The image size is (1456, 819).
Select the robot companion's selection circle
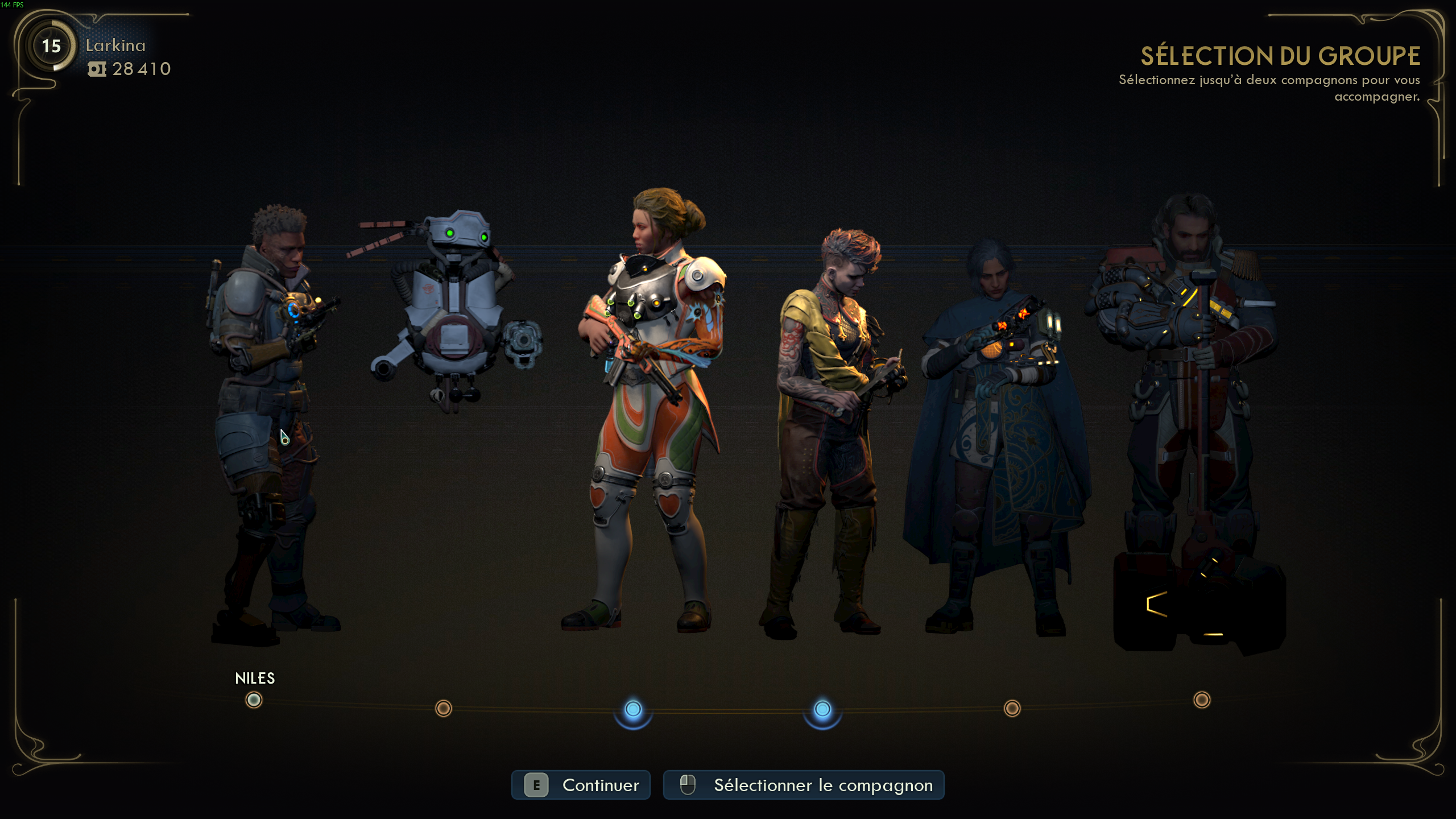[442, 707]
